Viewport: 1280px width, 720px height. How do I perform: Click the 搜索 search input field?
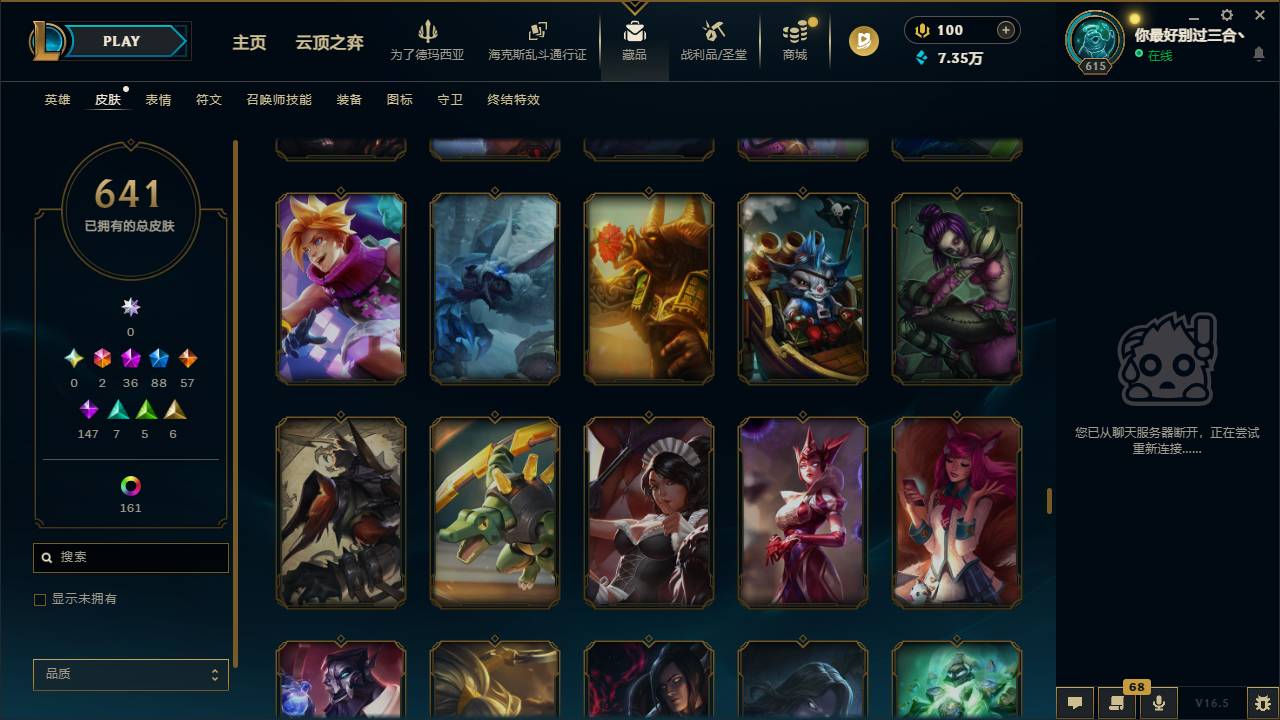pyautogui.click(x=130, y=557)
